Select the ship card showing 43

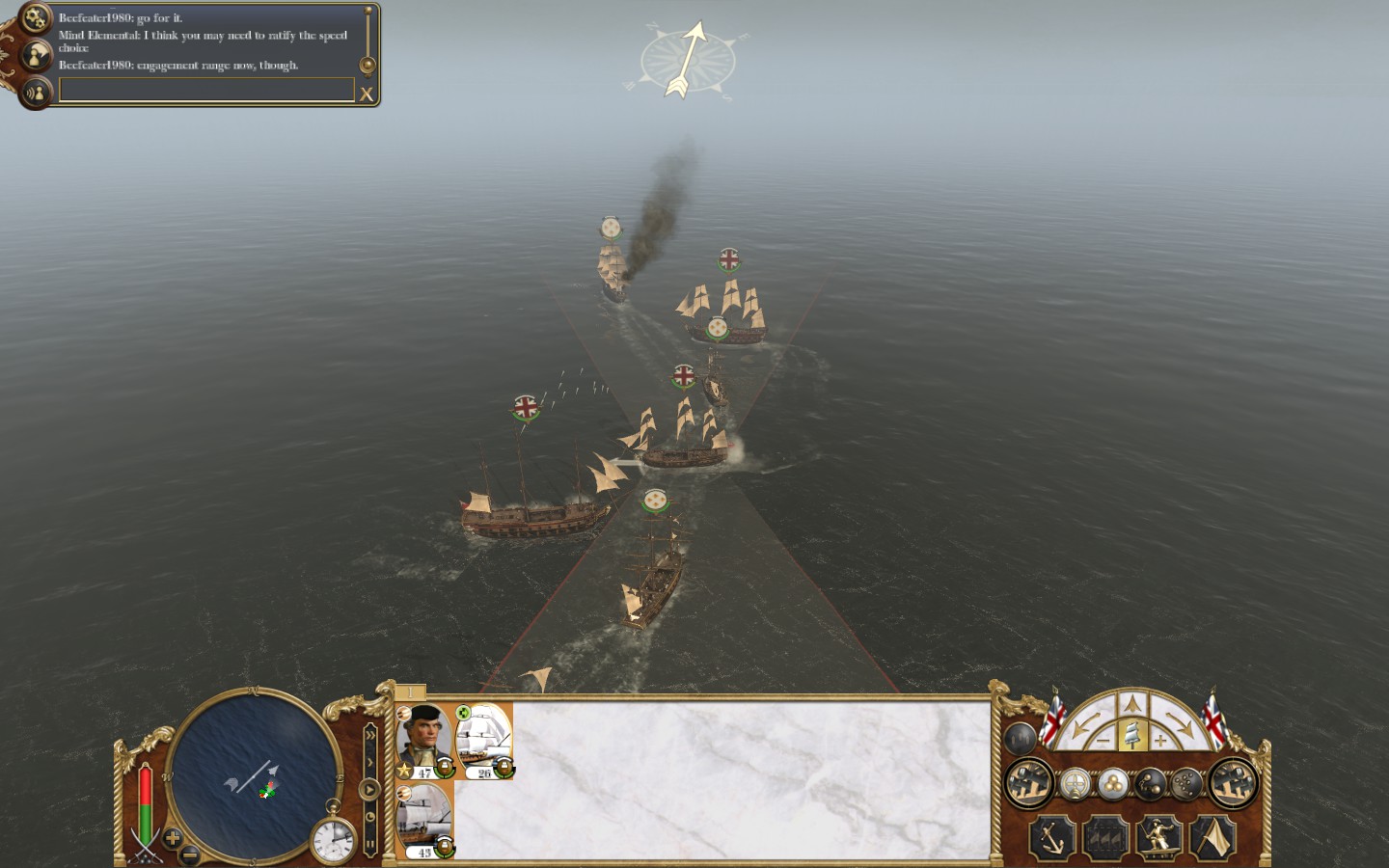click(424, 820)
